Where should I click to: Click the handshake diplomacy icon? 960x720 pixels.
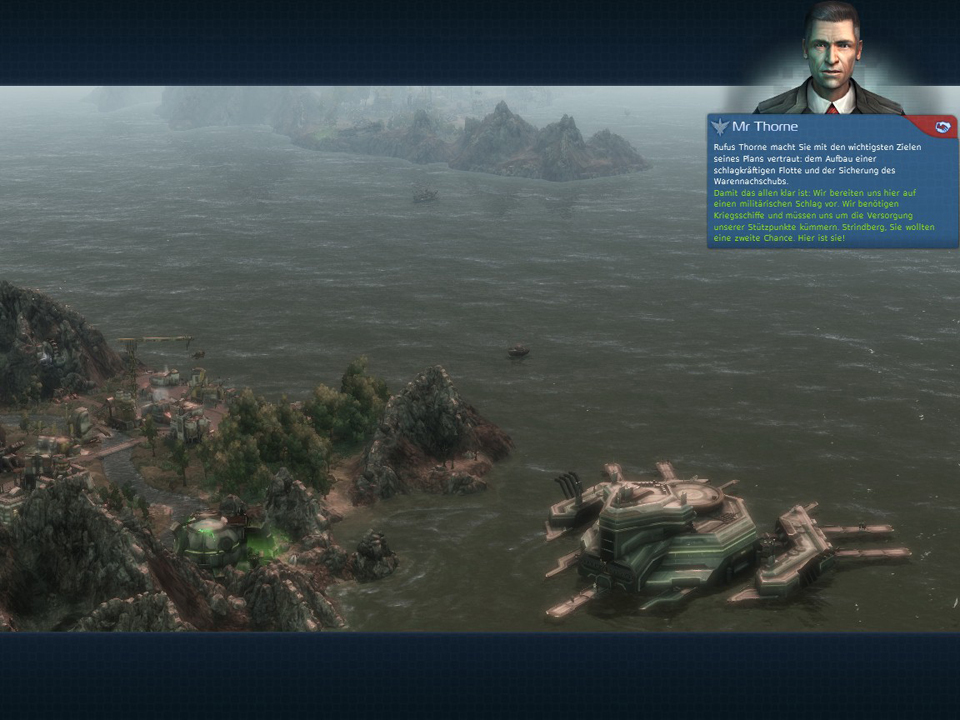pos(941,126)
